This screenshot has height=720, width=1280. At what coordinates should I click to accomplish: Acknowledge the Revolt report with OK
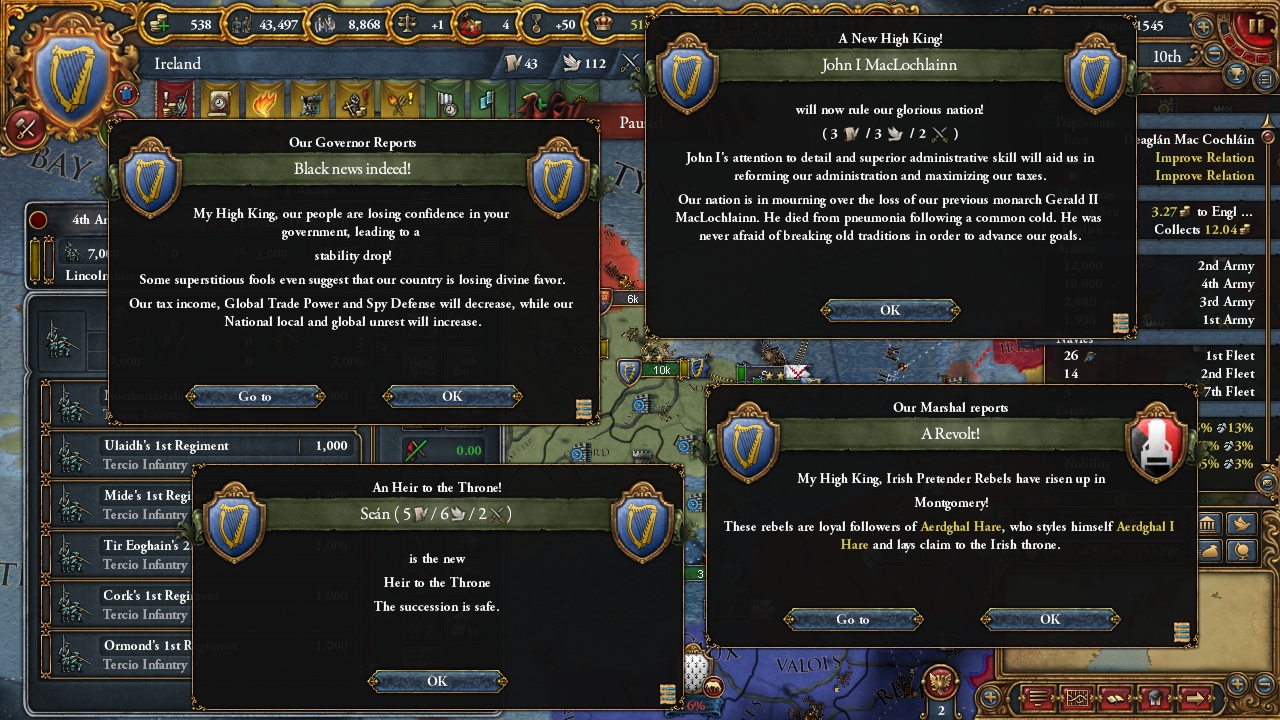click(x=1050, y=620)
